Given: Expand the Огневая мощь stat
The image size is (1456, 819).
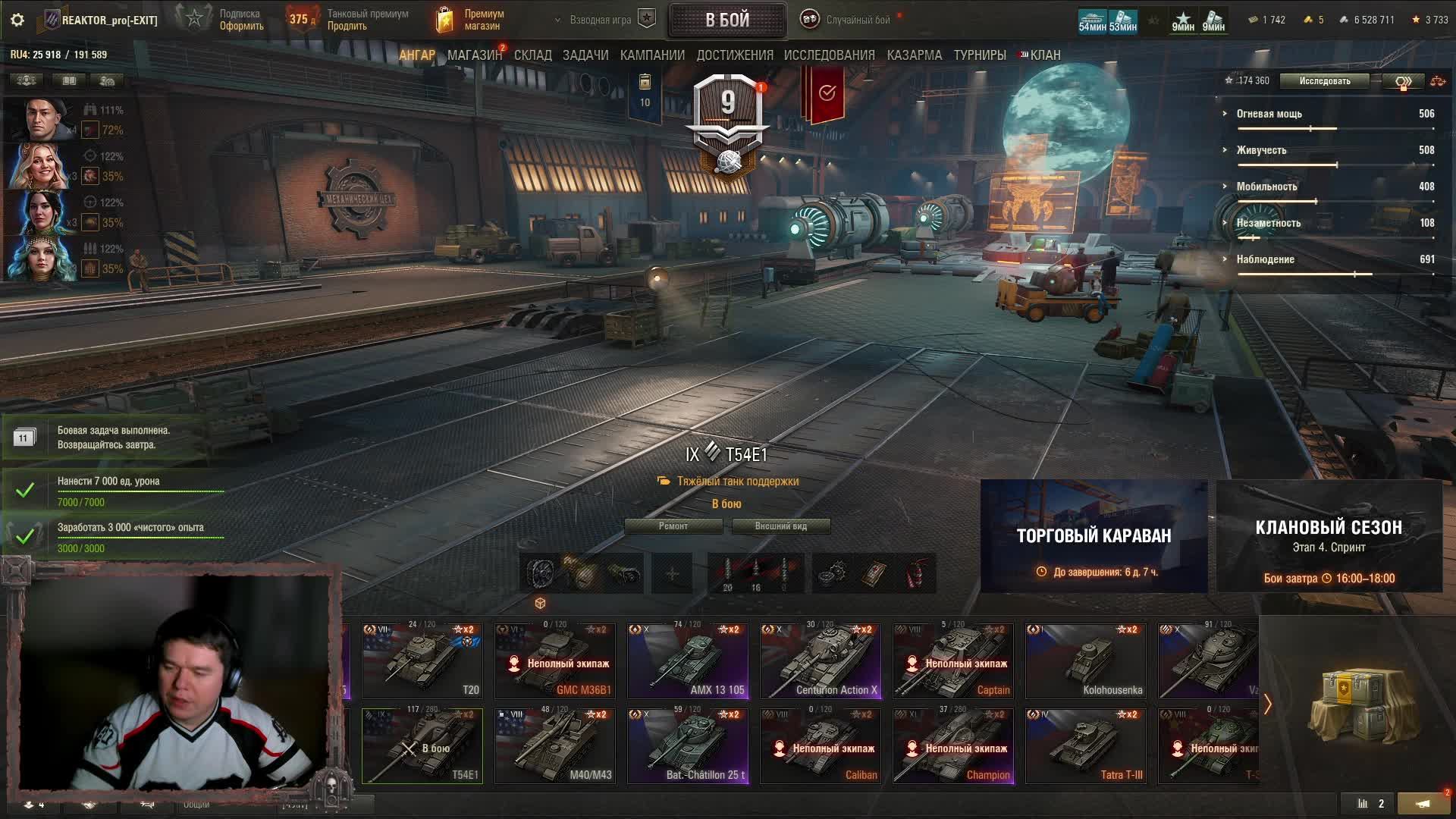Looking at the screenshot, I should (1269, 114).
